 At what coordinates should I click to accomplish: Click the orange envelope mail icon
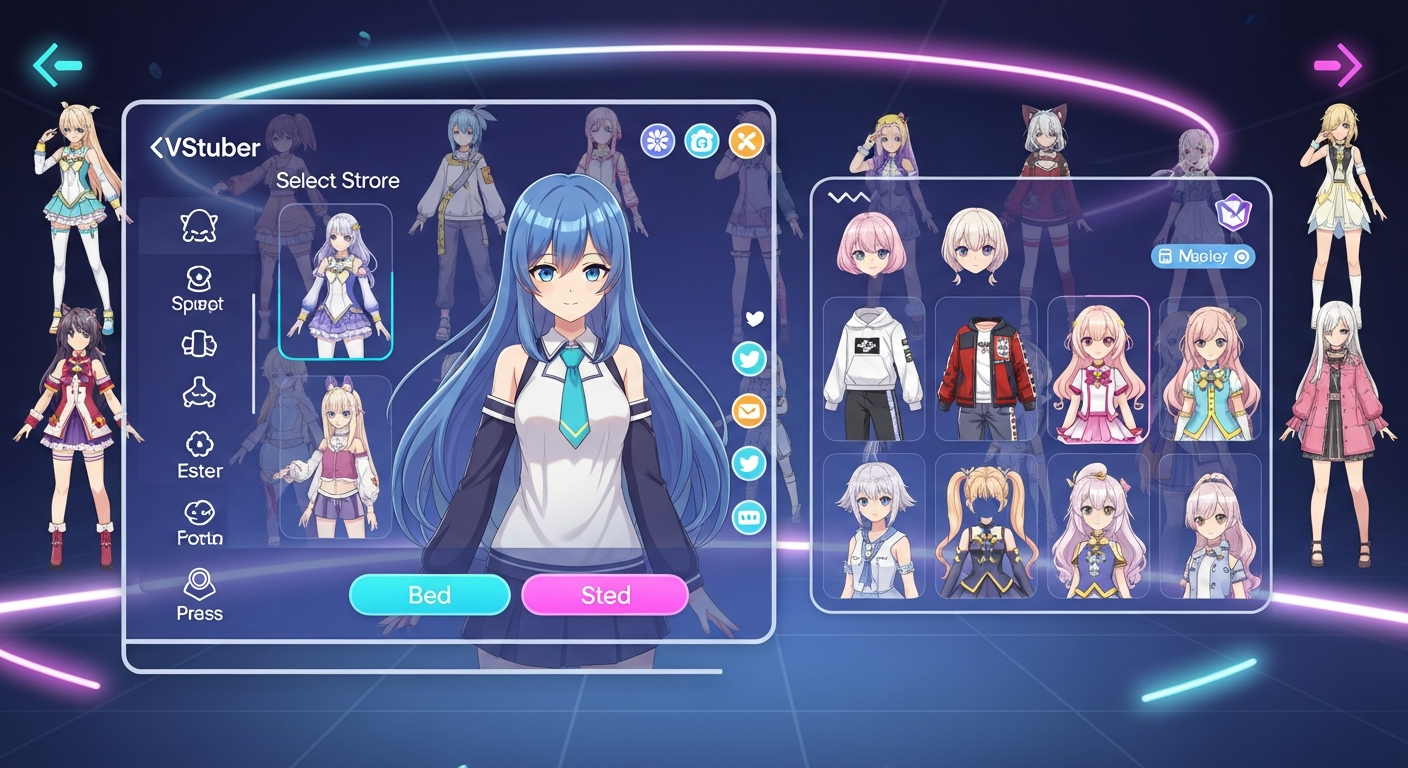point(749,410)
